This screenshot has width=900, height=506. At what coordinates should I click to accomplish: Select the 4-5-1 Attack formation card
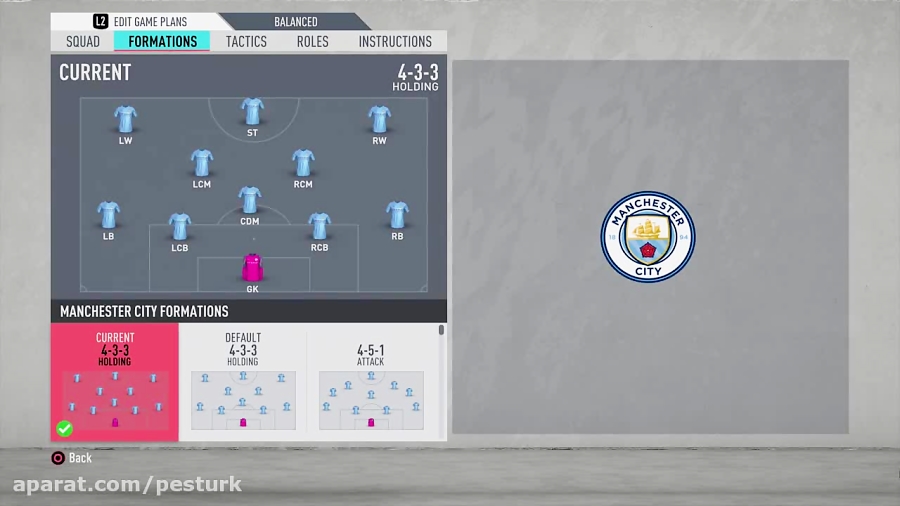click(x=371, y=382)
